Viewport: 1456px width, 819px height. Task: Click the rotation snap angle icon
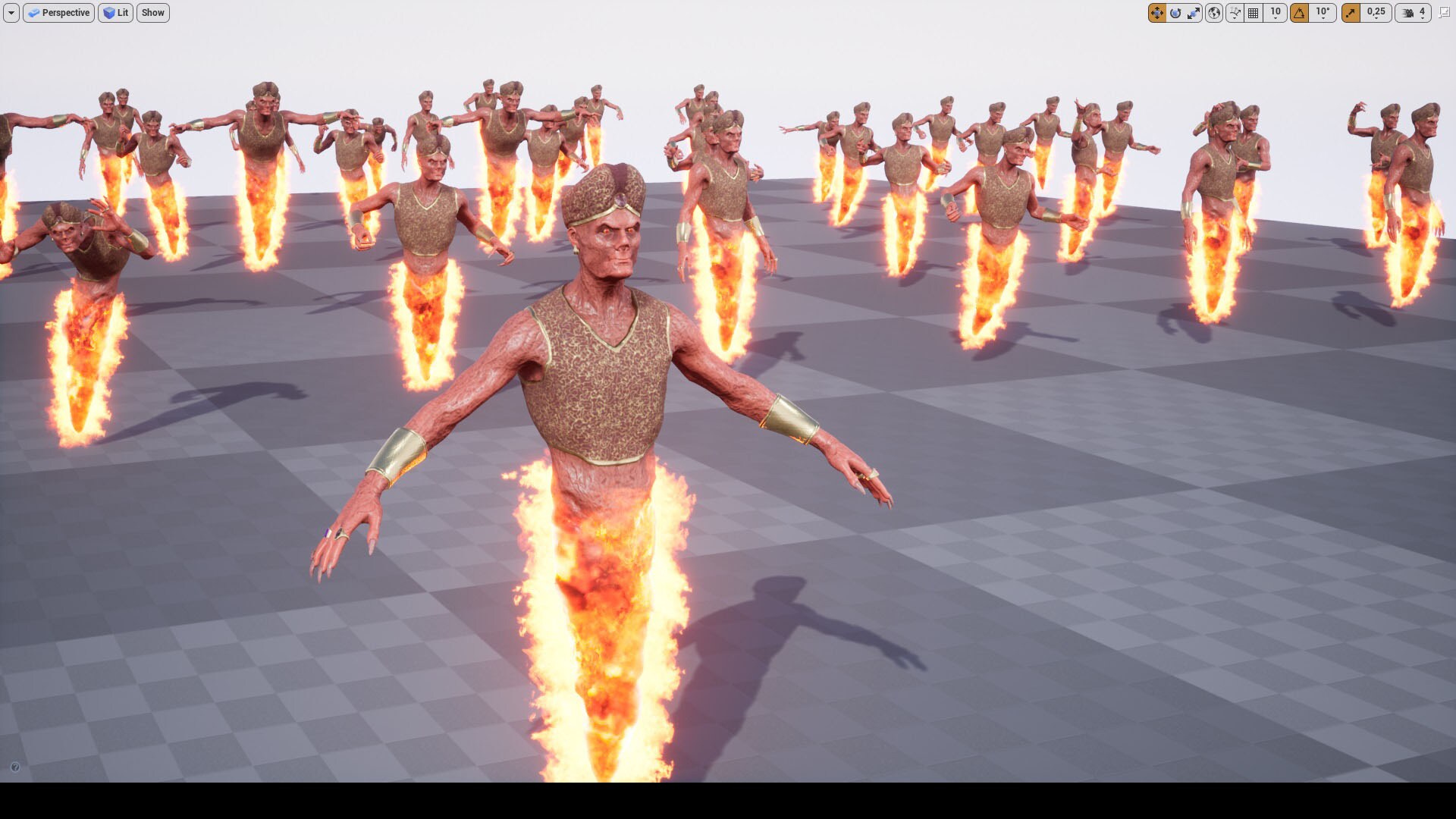(x=1301, y=13)
